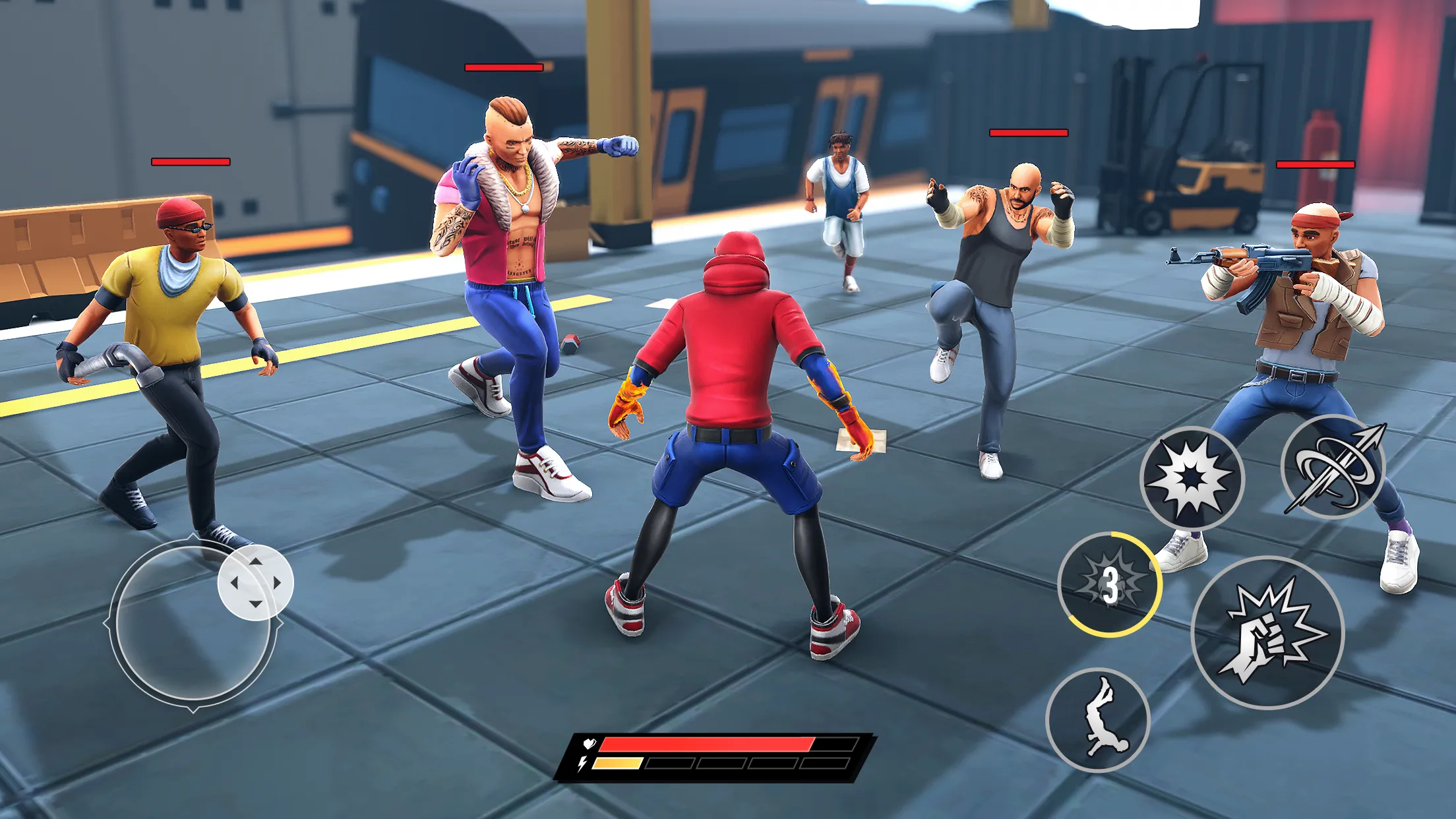Tap the health bar above the yellow-shirt enemy

point(189,162)
